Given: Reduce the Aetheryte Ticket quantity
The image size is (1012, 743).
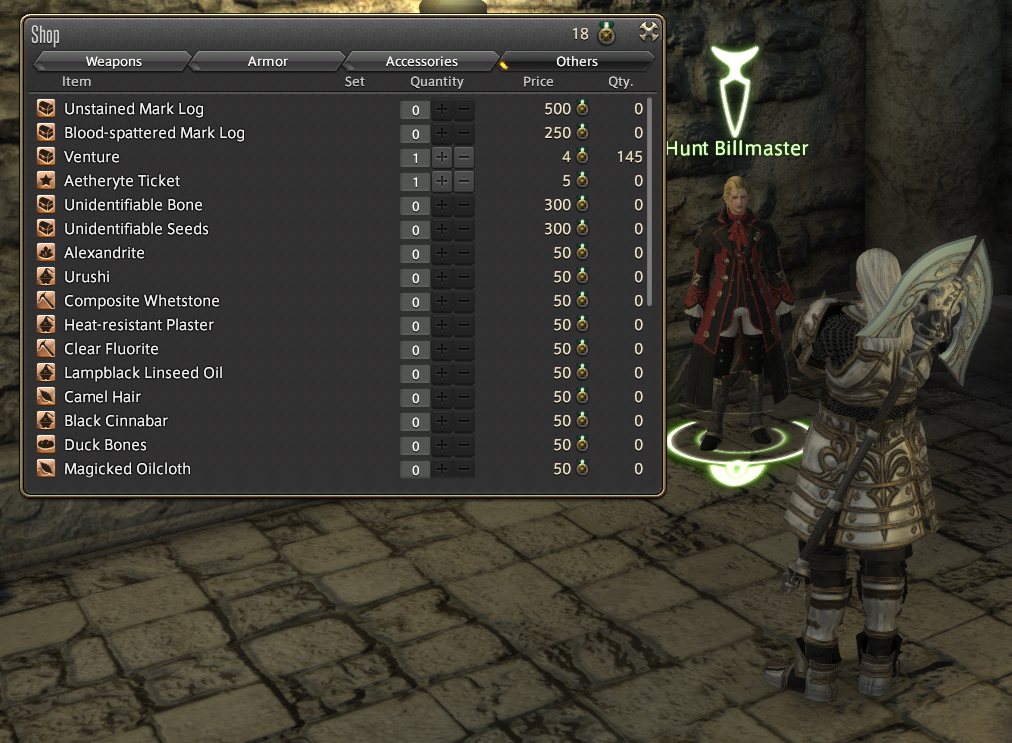Looking at the screenshot, I should click(x=464, y=181).
